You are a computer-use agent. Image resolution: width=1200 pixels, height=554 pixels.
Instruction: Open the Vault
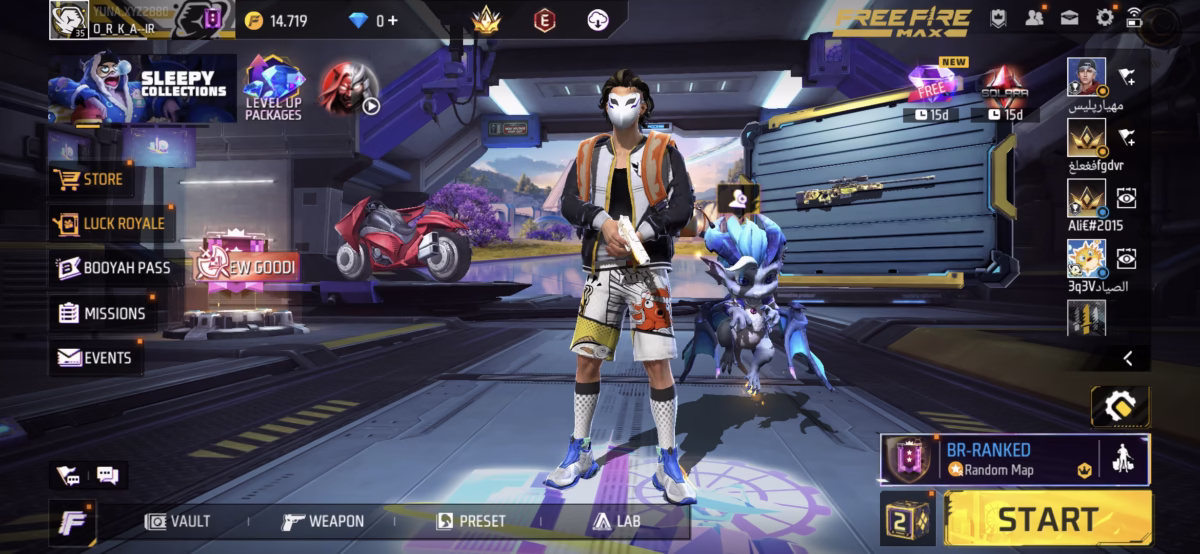coord(178,521)
